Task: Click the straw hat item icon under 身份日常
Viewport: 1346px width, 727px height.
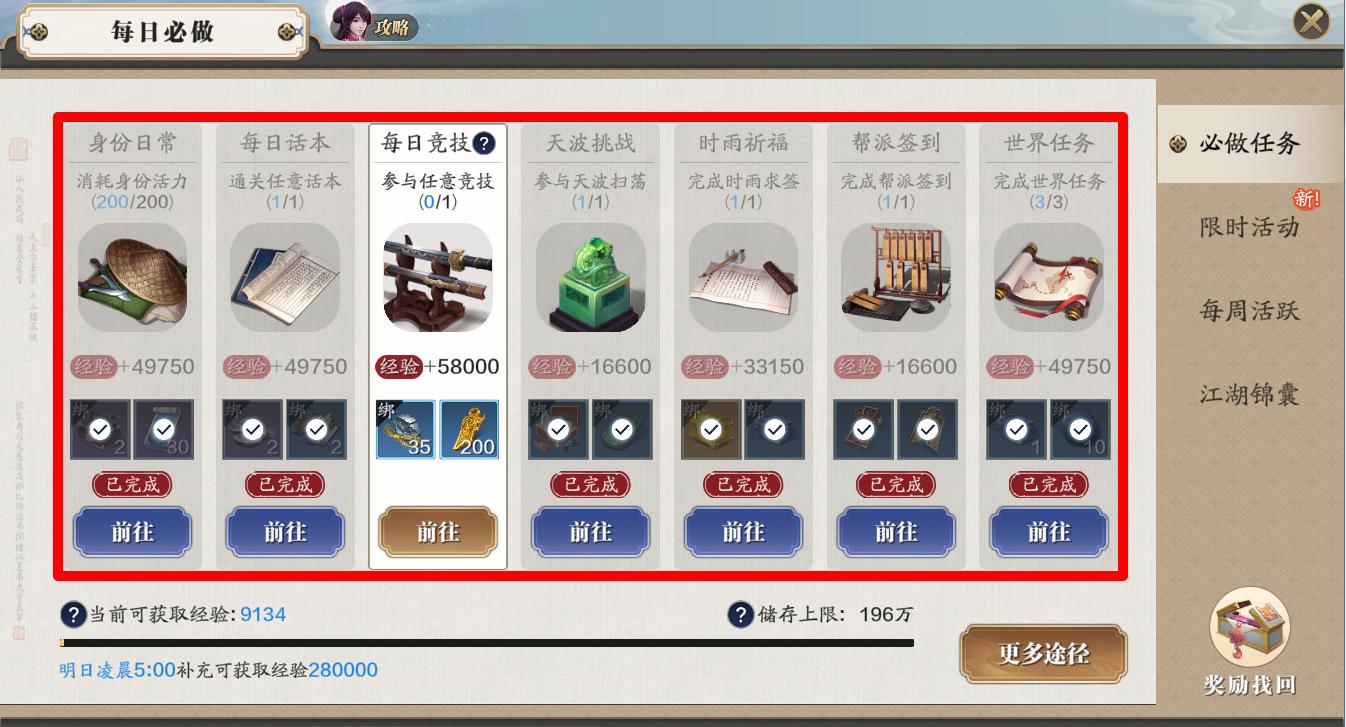Action: [132, 278]
